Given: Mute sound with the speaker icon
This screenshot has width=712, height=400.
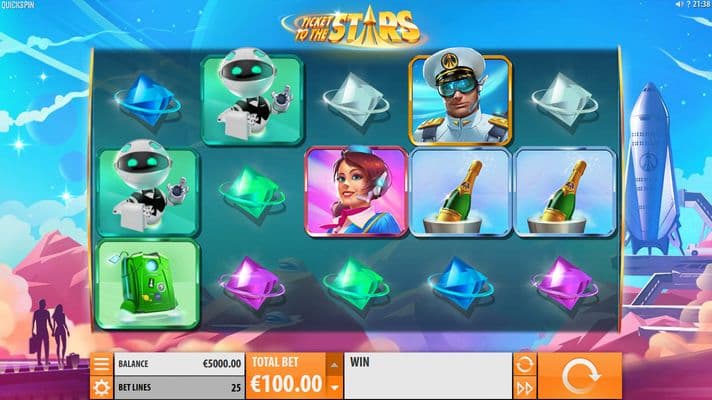Looking at the screenshot, I should [679, 5].
